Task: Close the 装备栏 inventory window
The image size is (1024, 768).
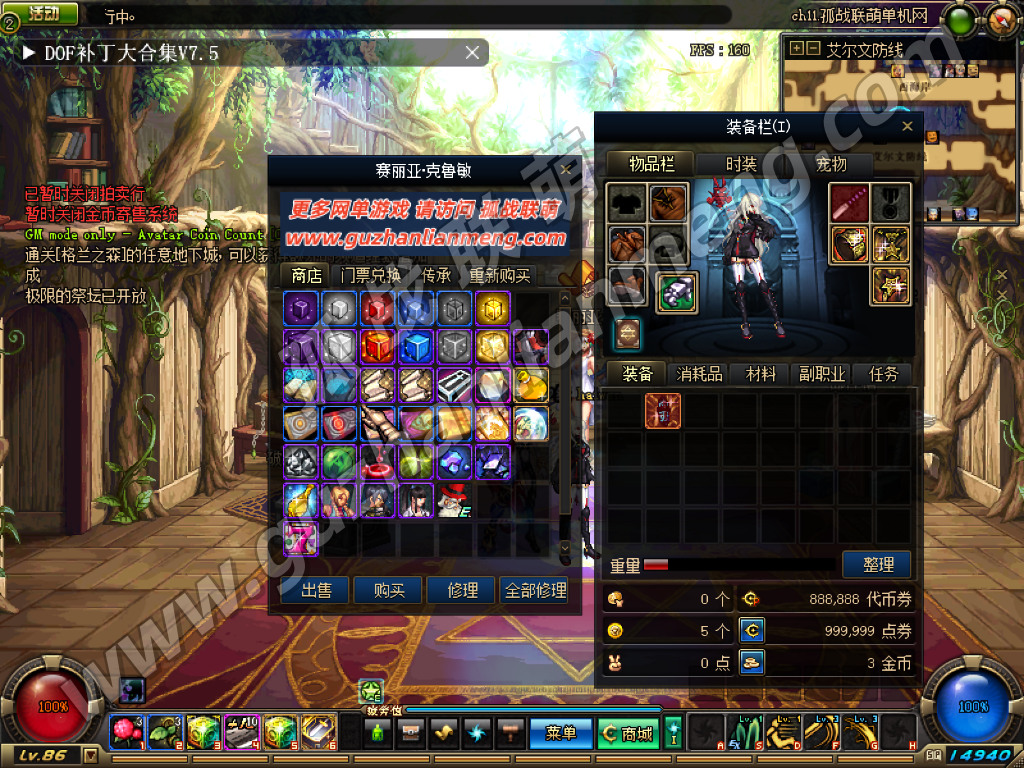Action: tap(907, 127)
